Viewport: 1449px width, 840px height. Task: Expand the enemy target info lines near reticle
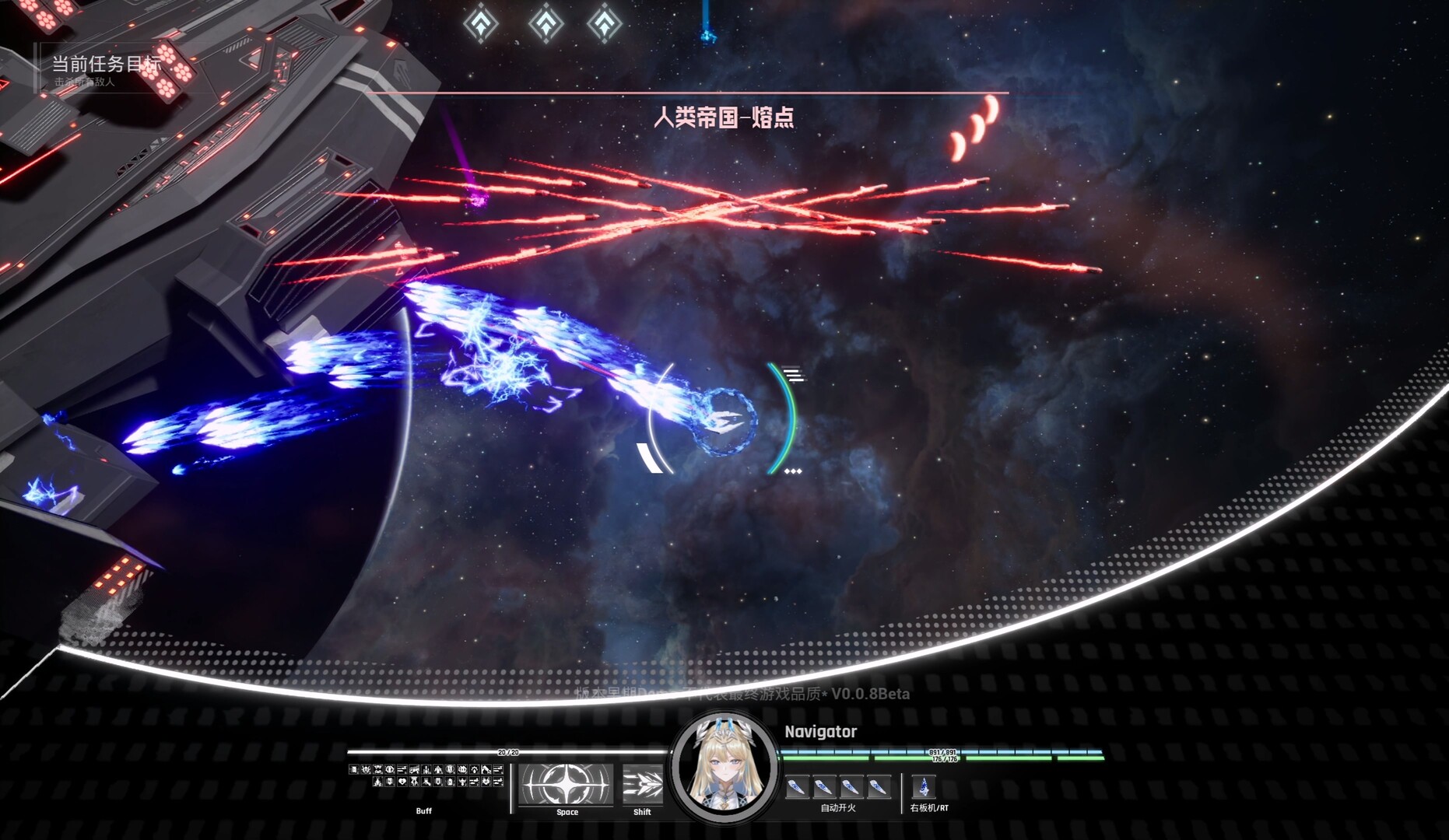tap(793, 374)
